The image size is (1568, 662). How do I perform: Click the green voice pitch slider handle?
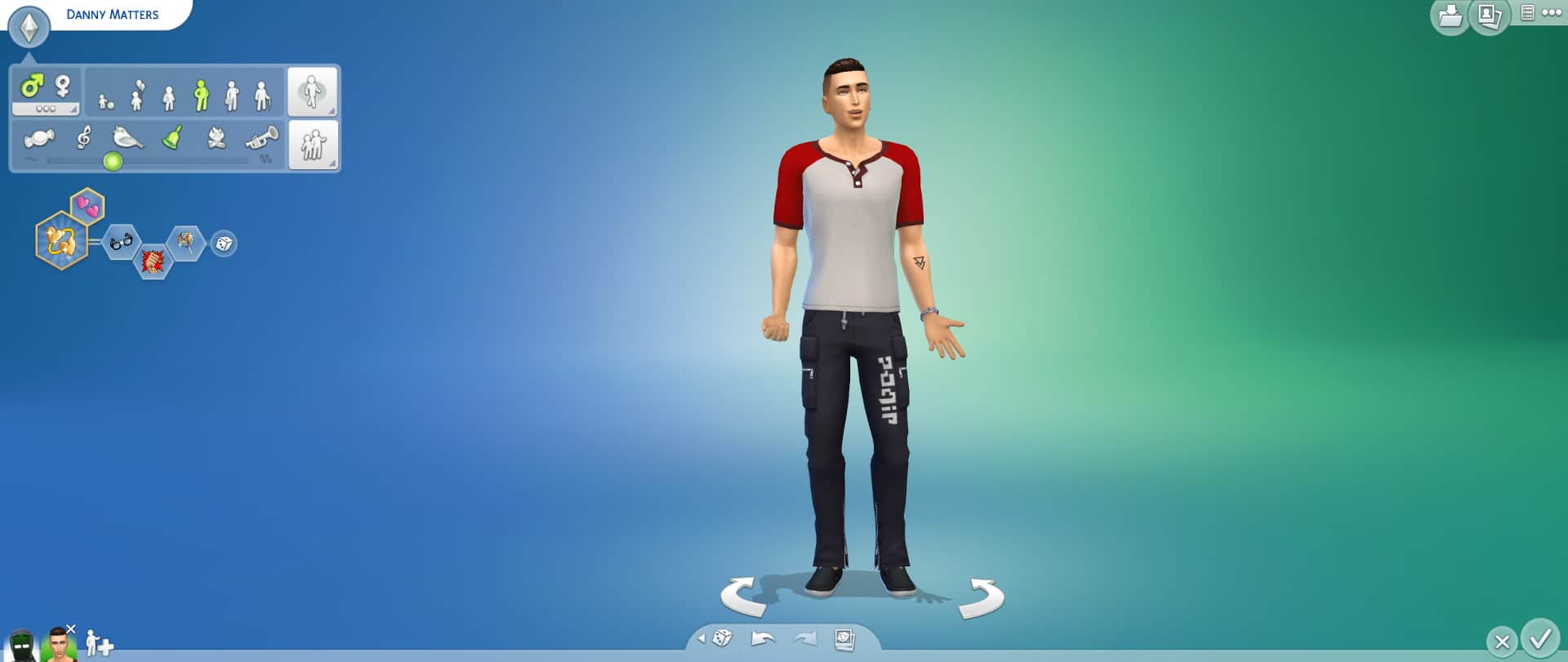point(113,161)
